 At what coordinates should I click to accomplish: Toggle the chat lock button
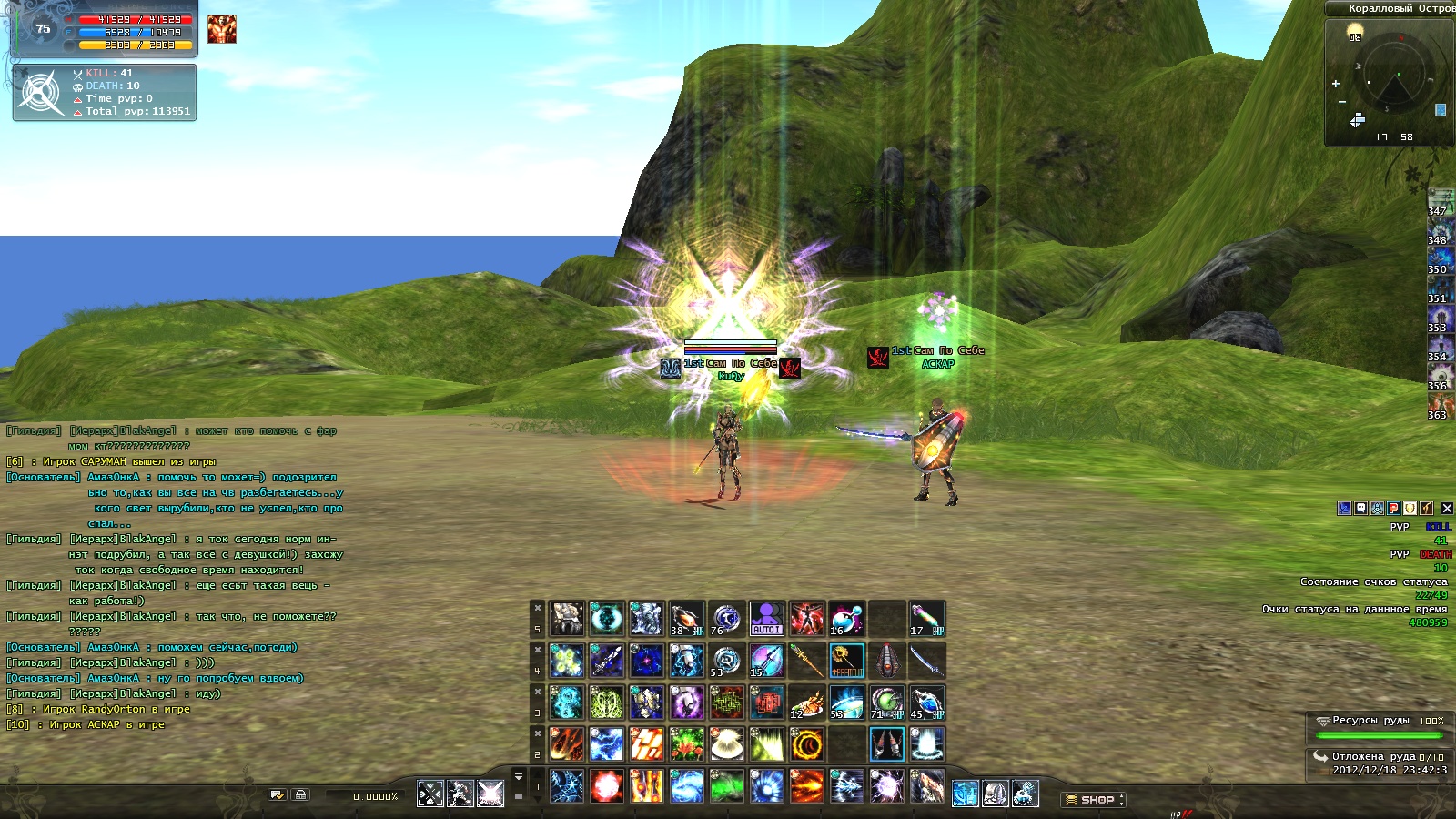coord(300,794)
